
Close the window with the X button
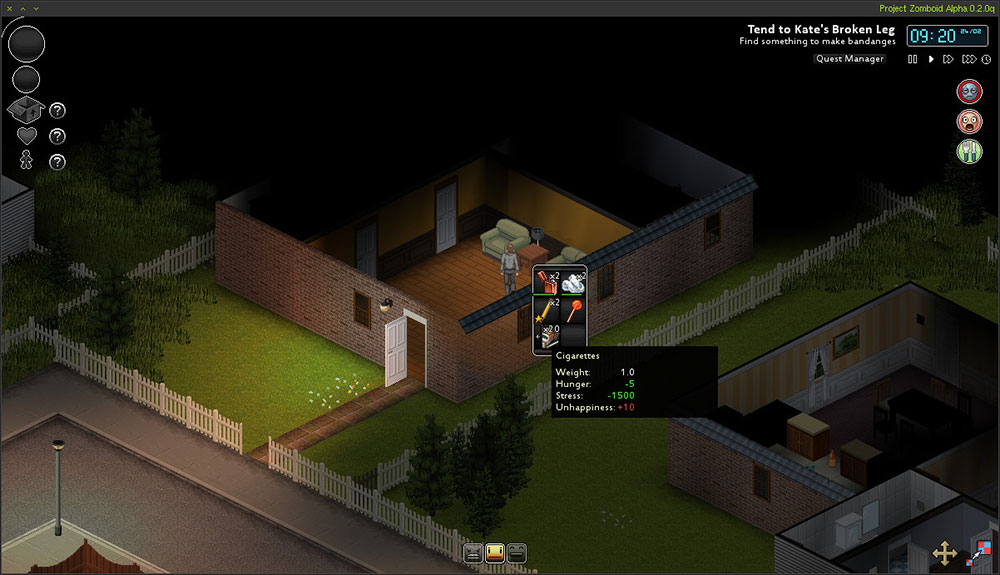[x=8, y=8]
